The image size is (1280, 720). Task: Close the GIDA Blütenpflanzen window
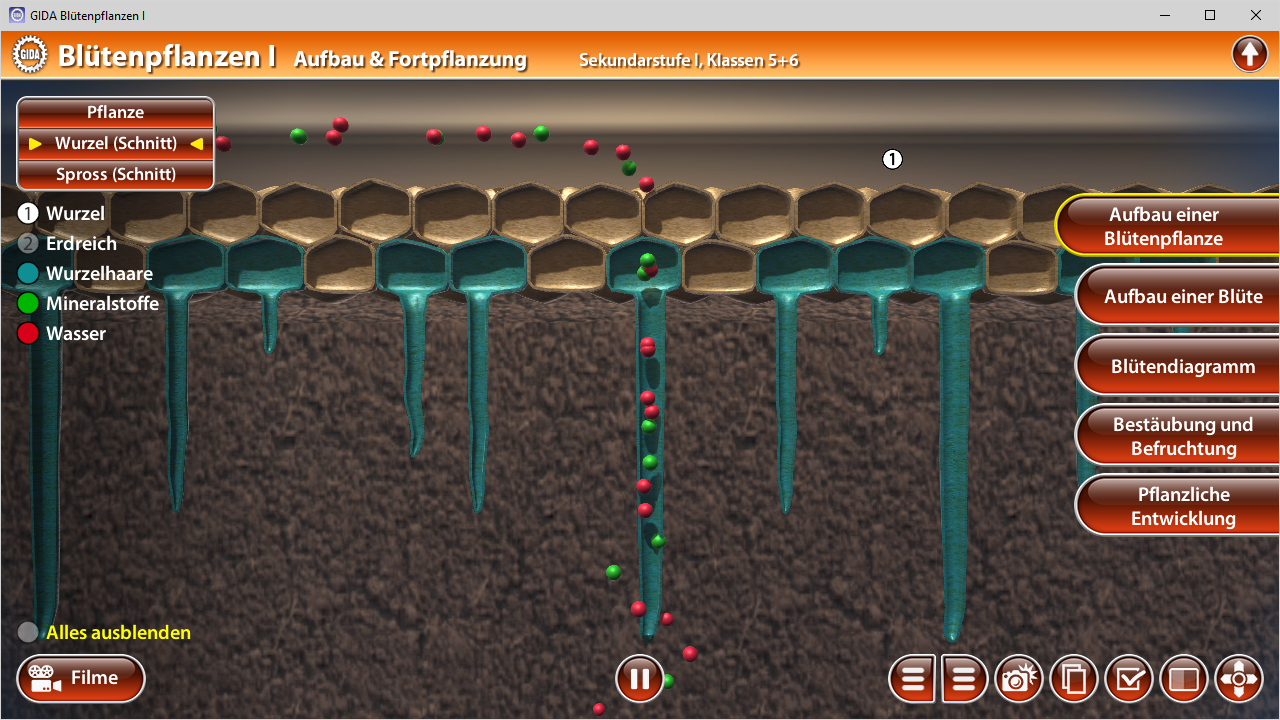pos(1256,15)
